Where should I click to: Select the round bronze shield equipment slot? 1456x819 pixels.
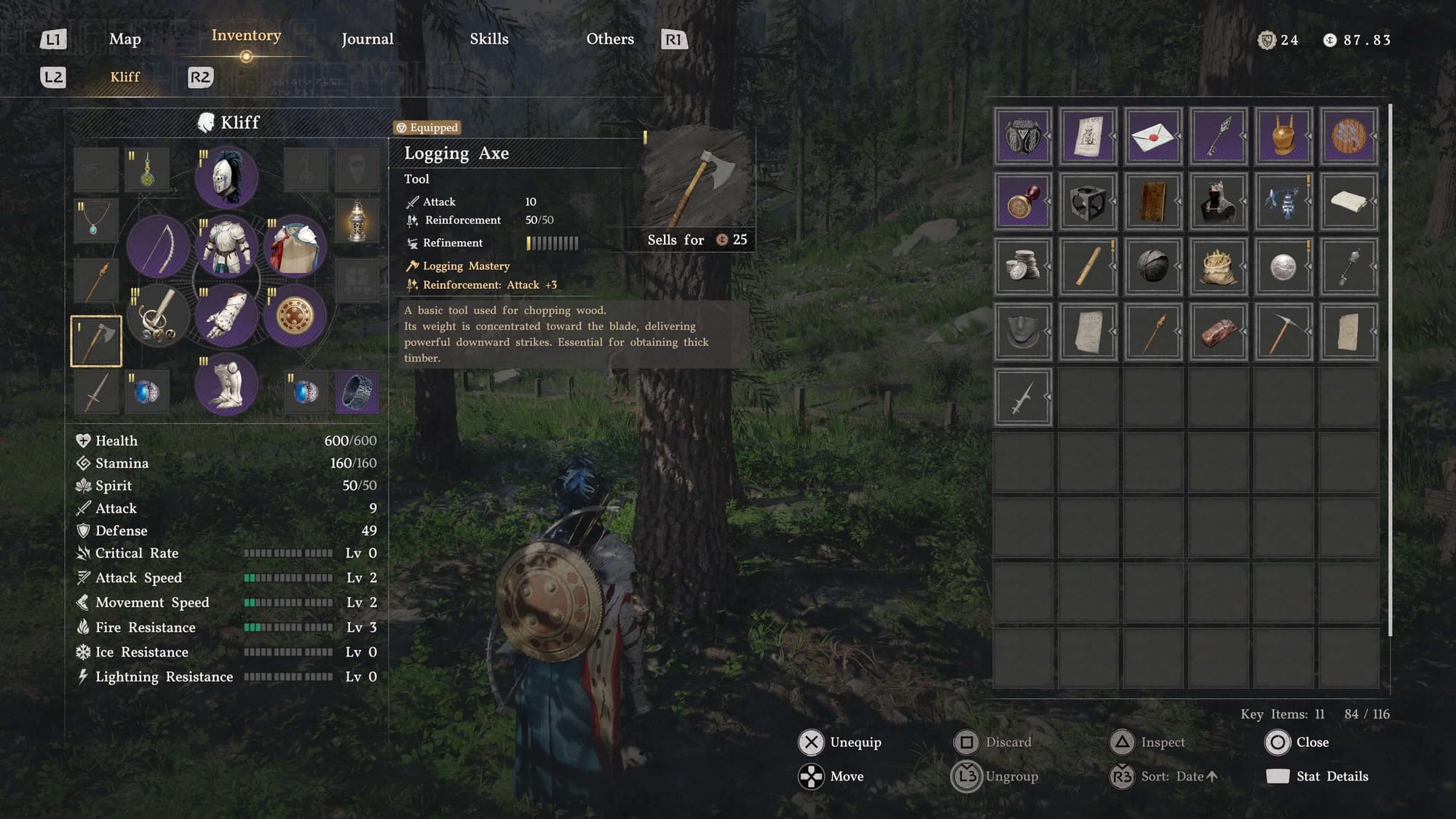tap(294, 315)
